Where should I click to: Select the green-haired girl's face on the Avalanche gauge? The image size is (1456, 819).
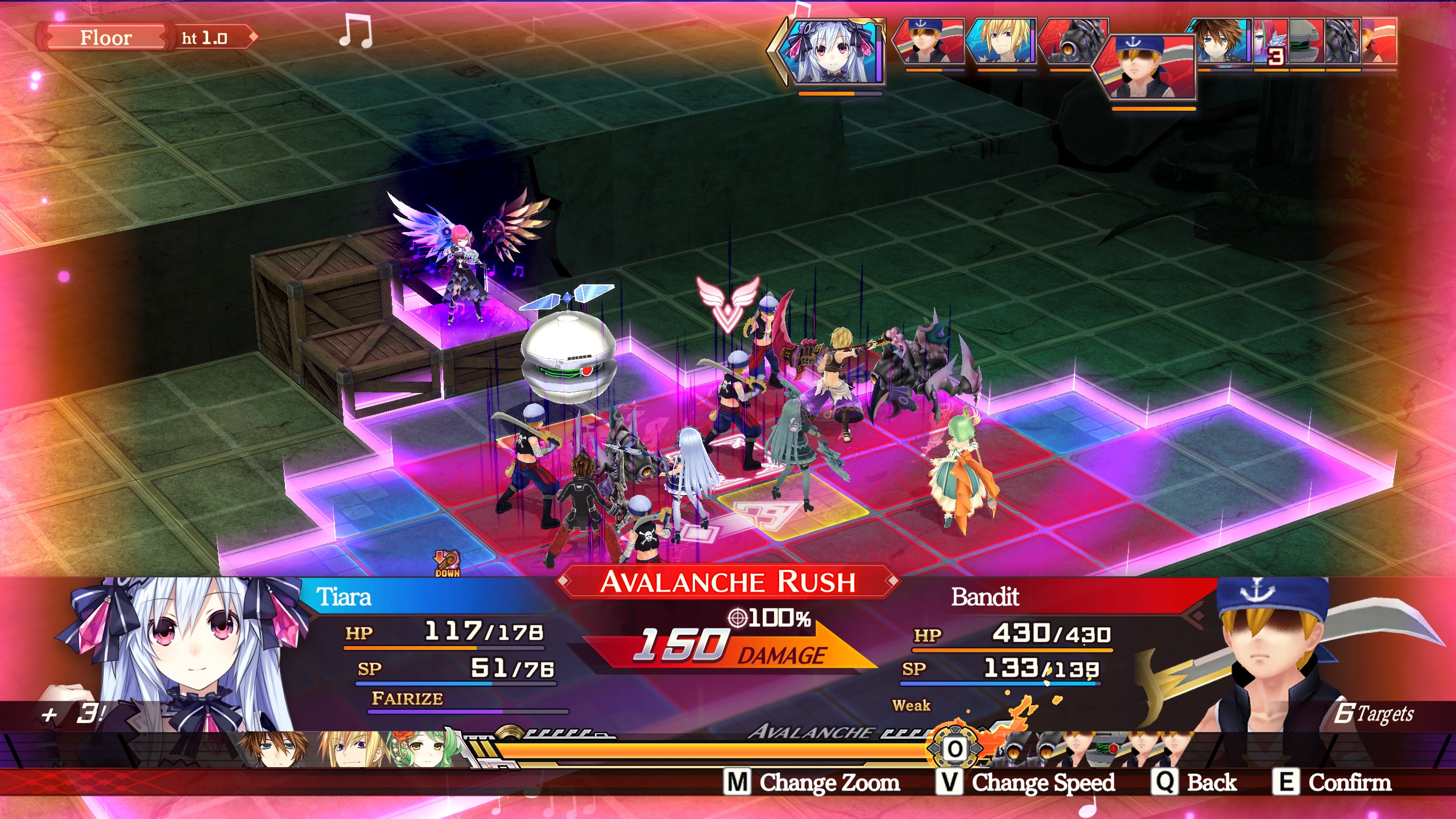pos(422,748)
